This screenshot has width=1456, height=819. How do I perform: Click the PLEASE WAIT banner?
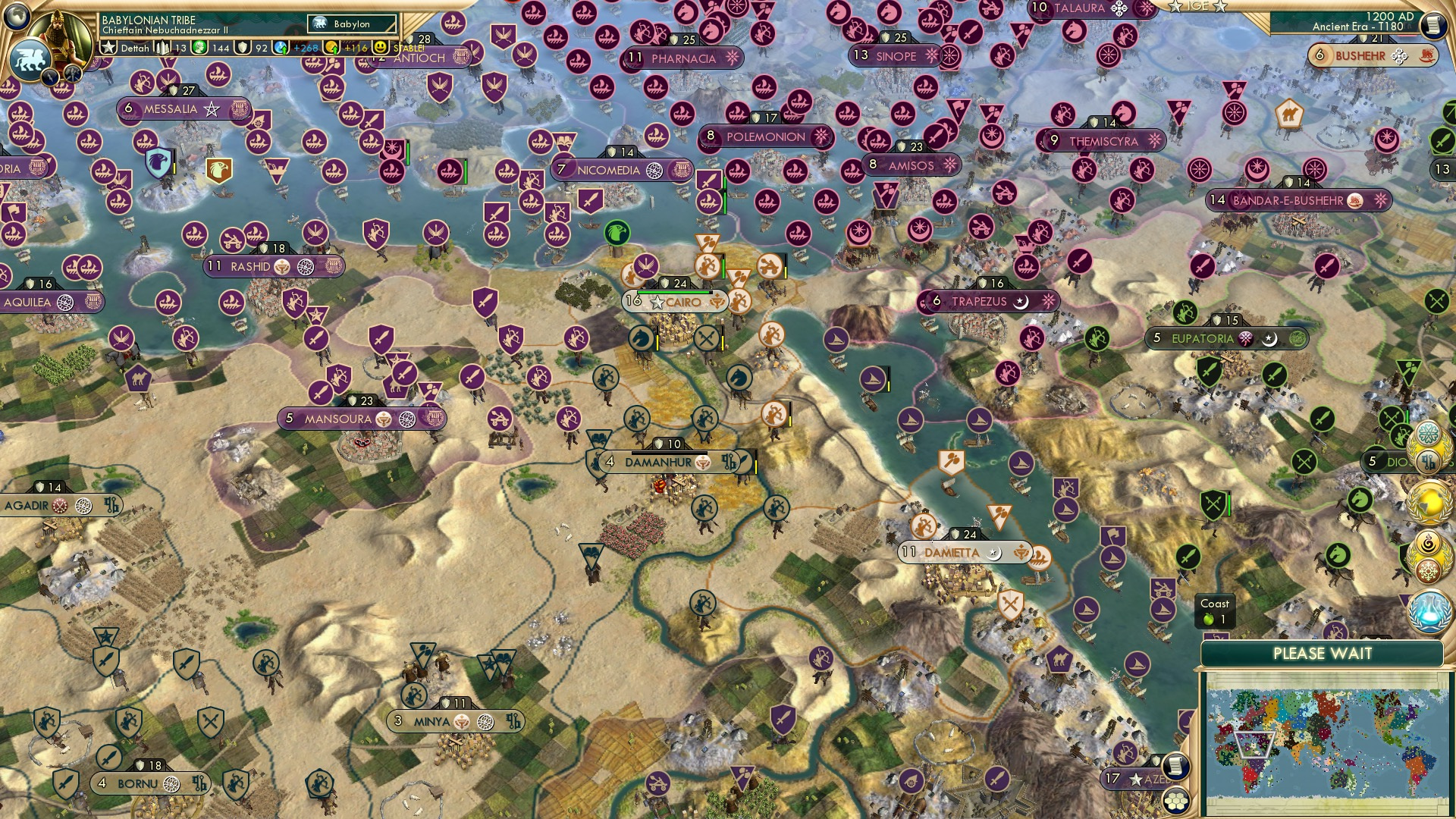coord(1323,653)
